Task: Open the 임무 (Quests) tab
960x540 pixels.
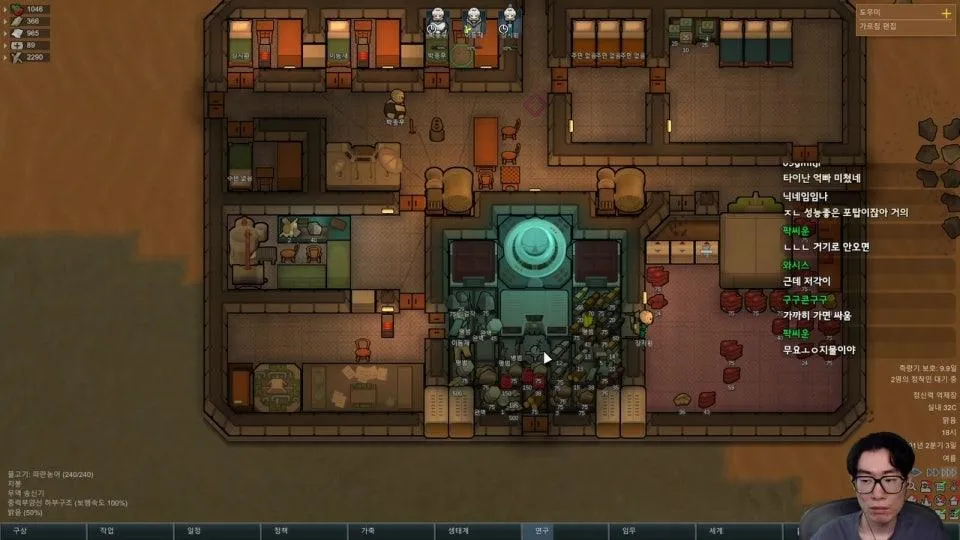Action: [629, 531]
